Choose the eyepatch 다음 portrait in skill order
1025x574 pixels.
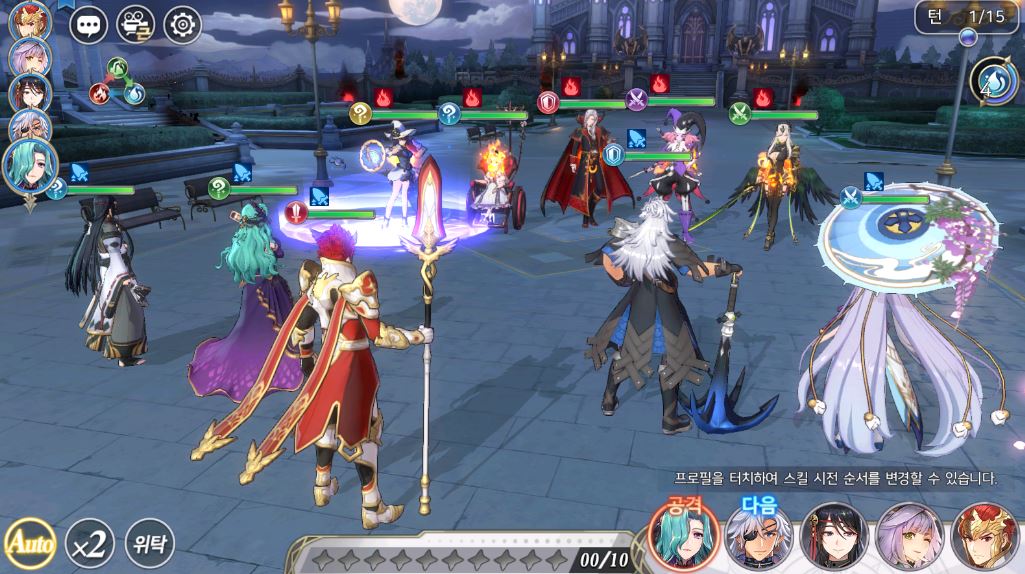click(759, 537)
